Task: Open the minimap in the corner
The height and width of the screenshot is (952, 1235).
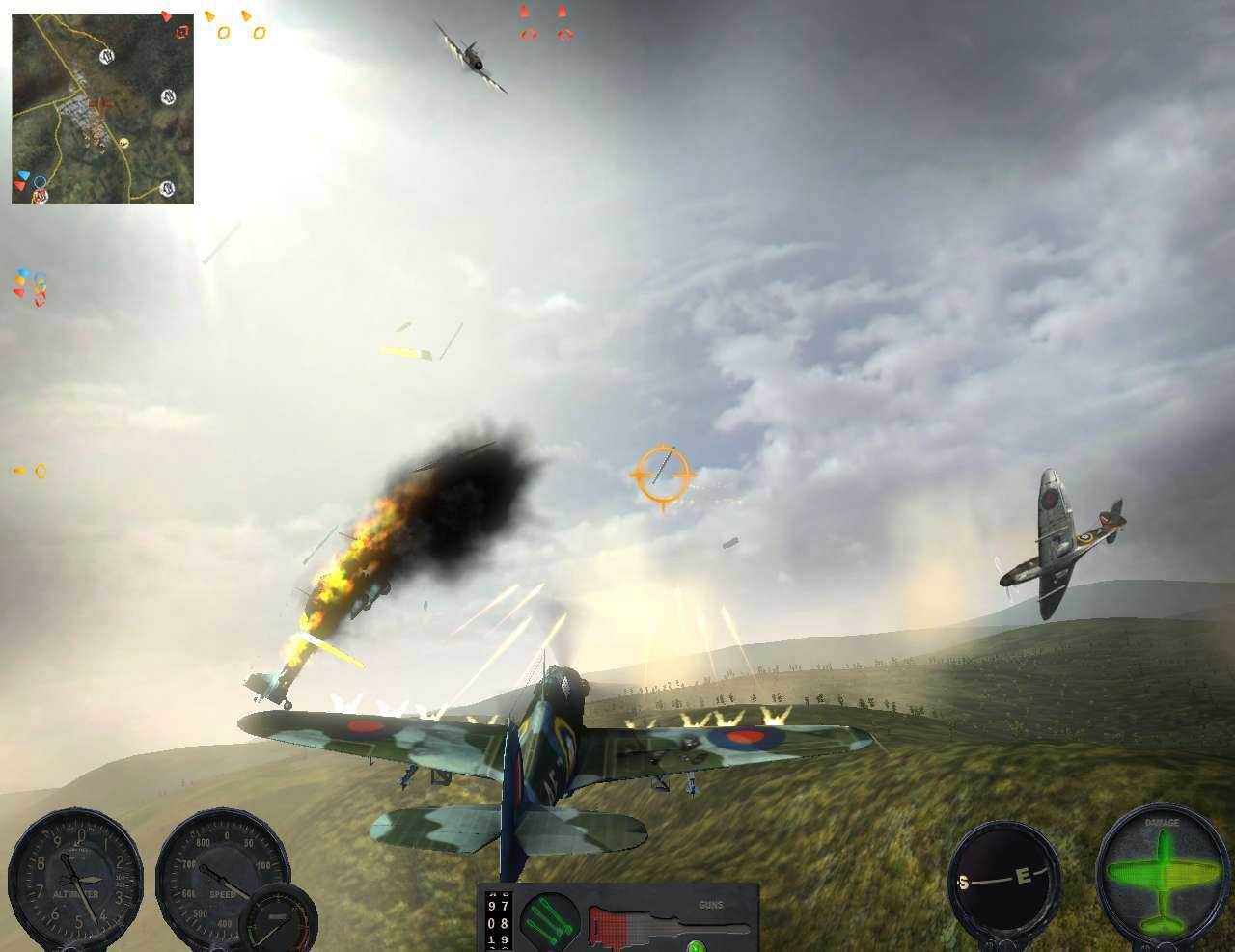Action: 101,106
